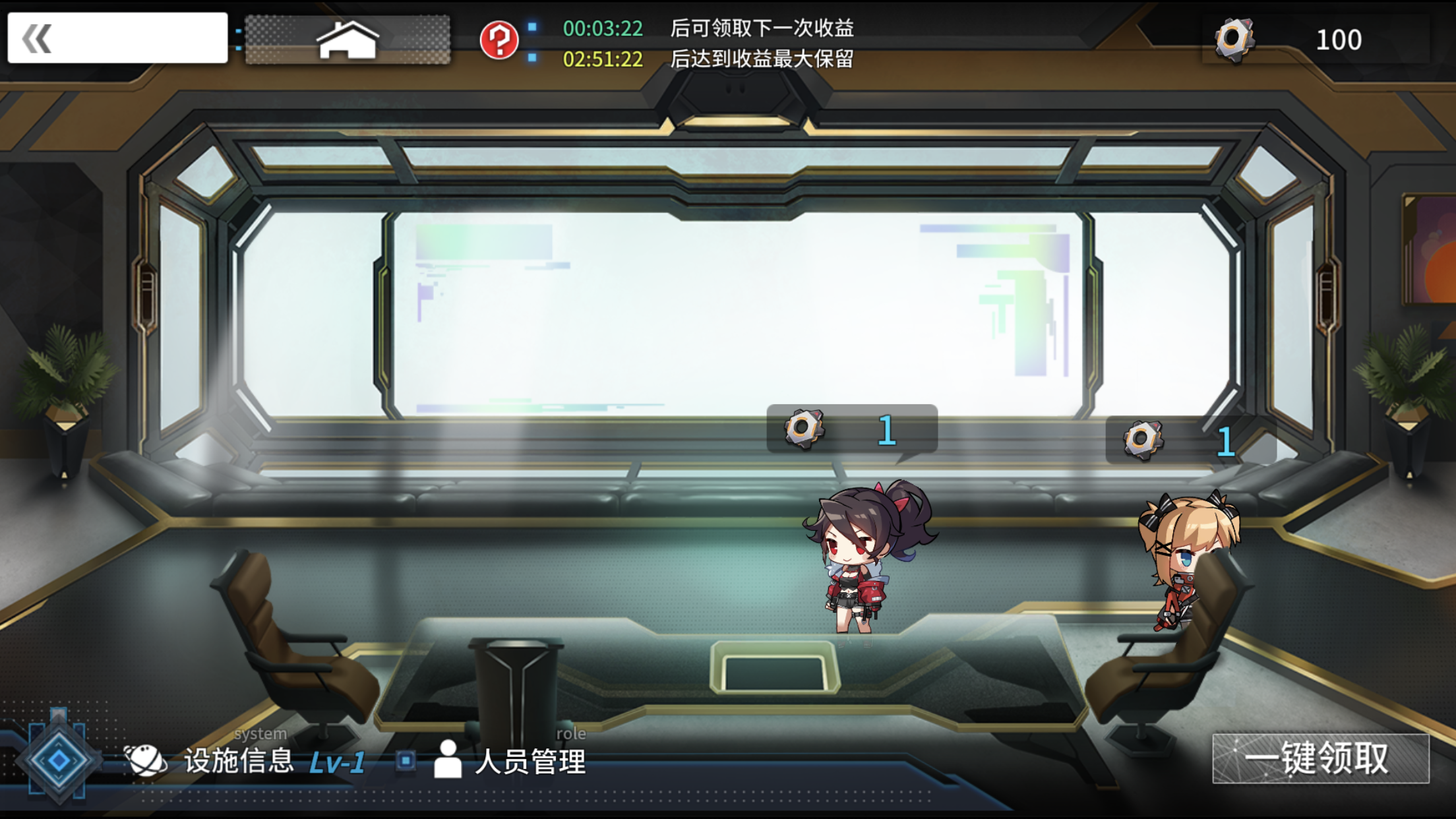Collapse the top bar with the double-arrow chevron

coord(38,40)
